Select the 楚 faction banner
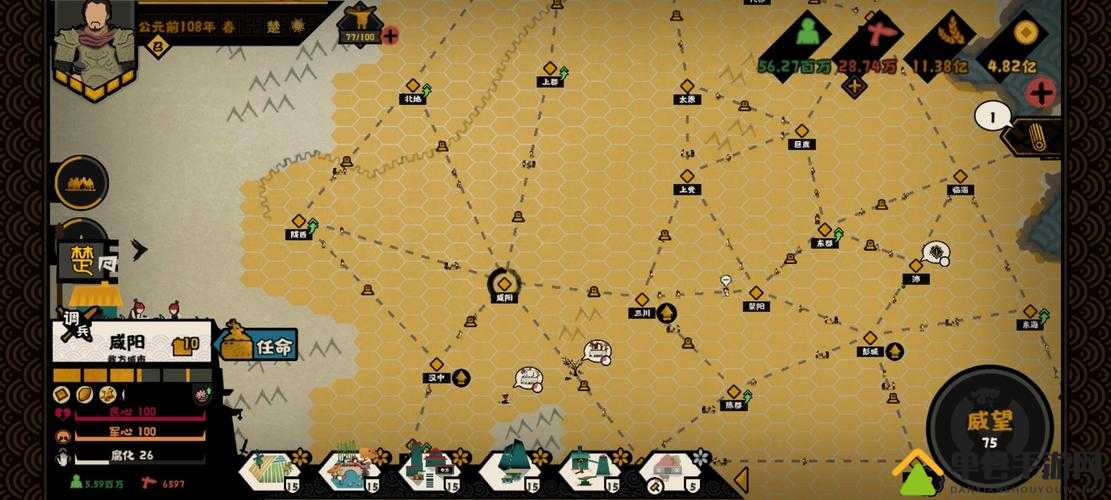This screenshot has width=1111, height=500. [82, 261]
